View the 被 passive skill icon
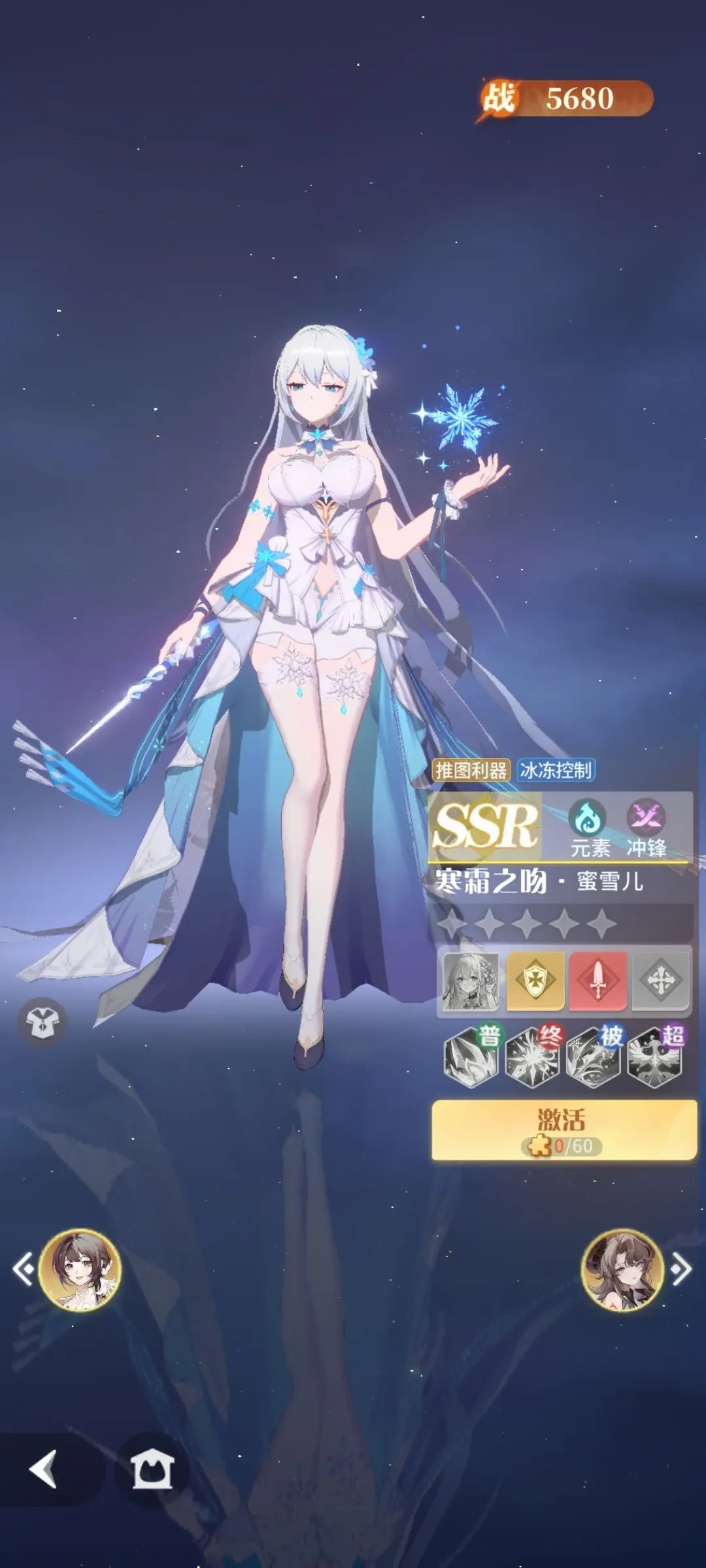Screen dimensions: 706x1568 pos(594,1056)
